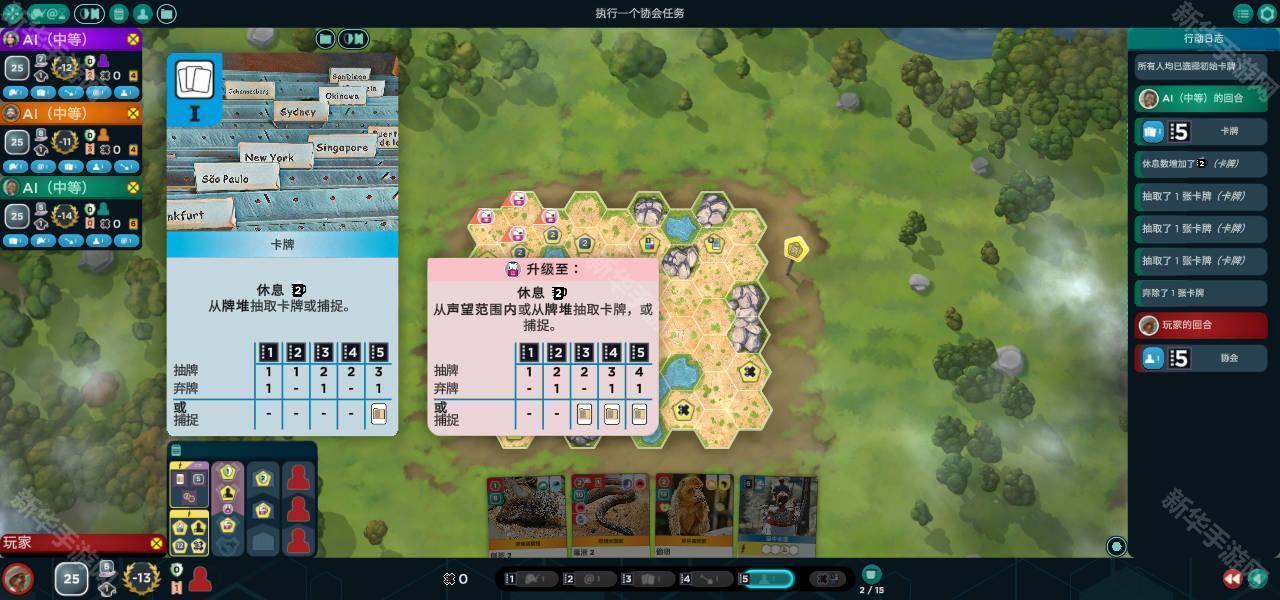Expand the top purple AI (中等) player panel

click(x=70, y=39)
